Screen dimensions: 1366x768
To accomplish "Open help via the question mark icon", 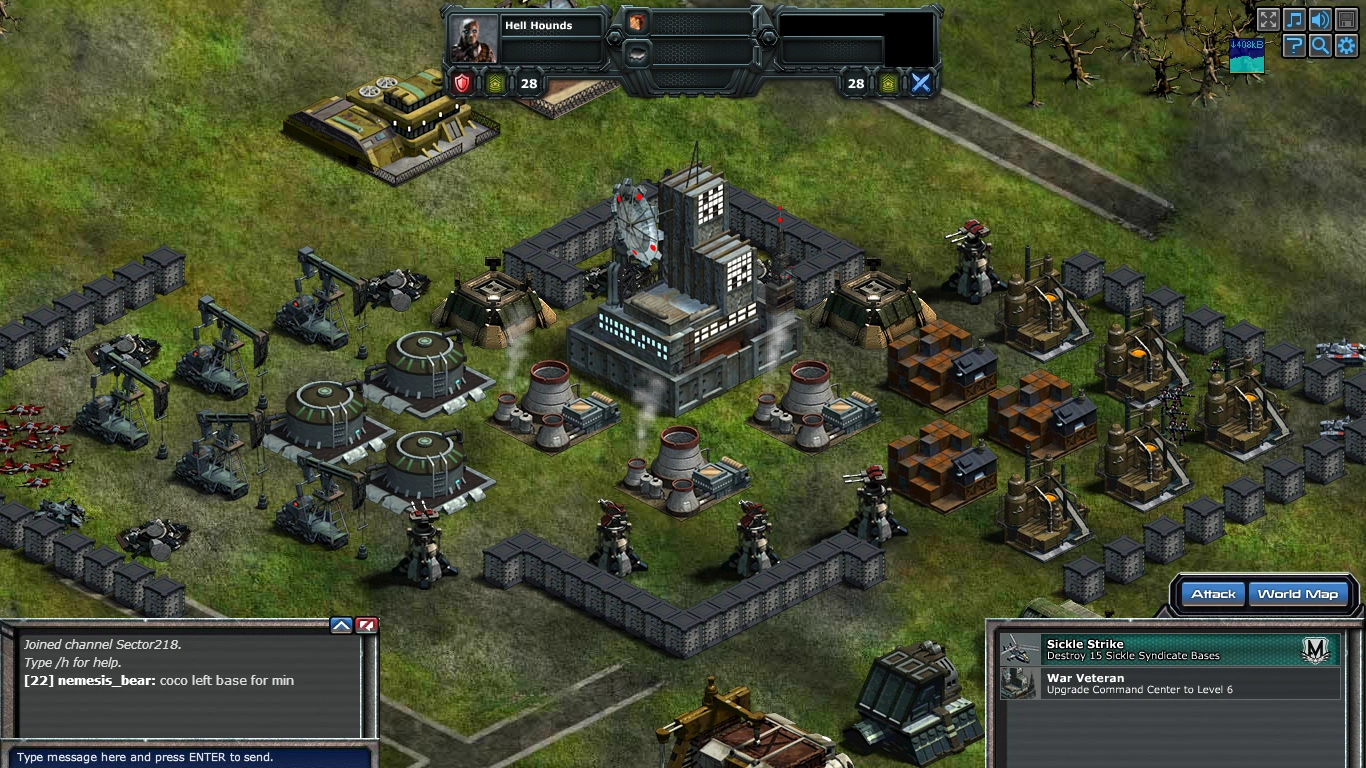I will tap(1294, 44).
